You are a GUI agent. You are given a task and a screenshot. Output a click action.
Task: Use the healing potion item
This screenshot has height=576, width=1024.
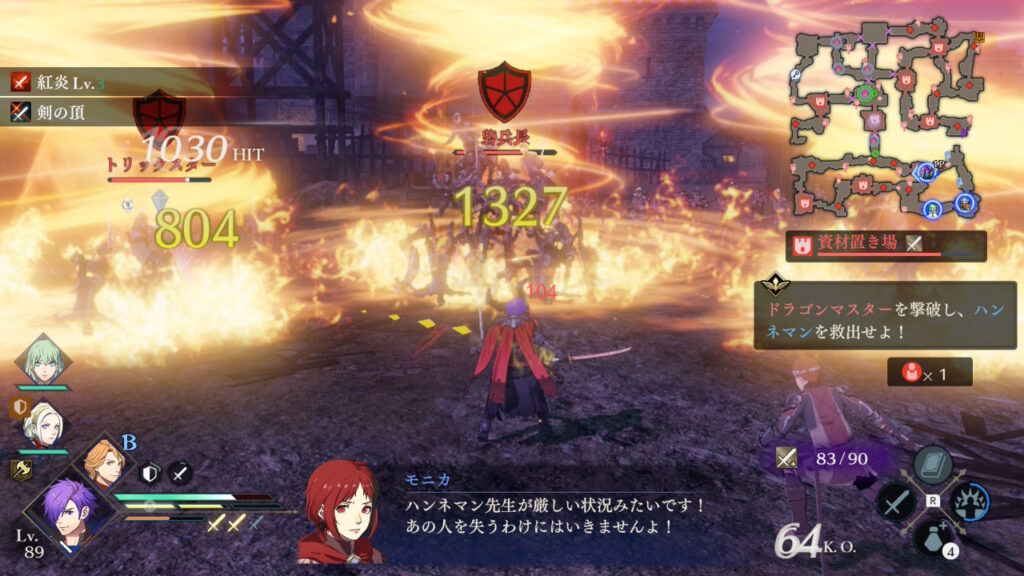click(931, 538)
